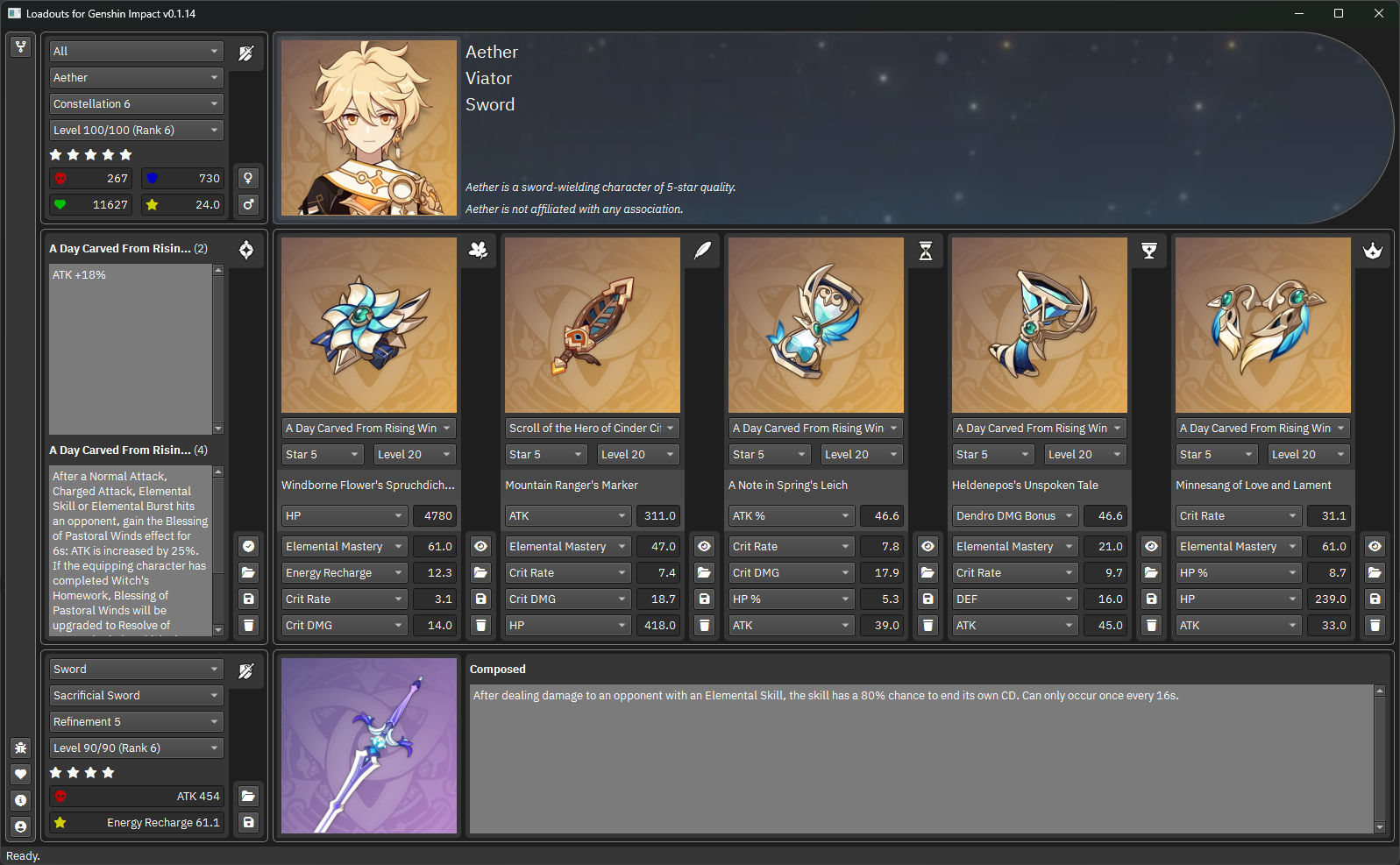Open the heart icon in sidebar

21,775
